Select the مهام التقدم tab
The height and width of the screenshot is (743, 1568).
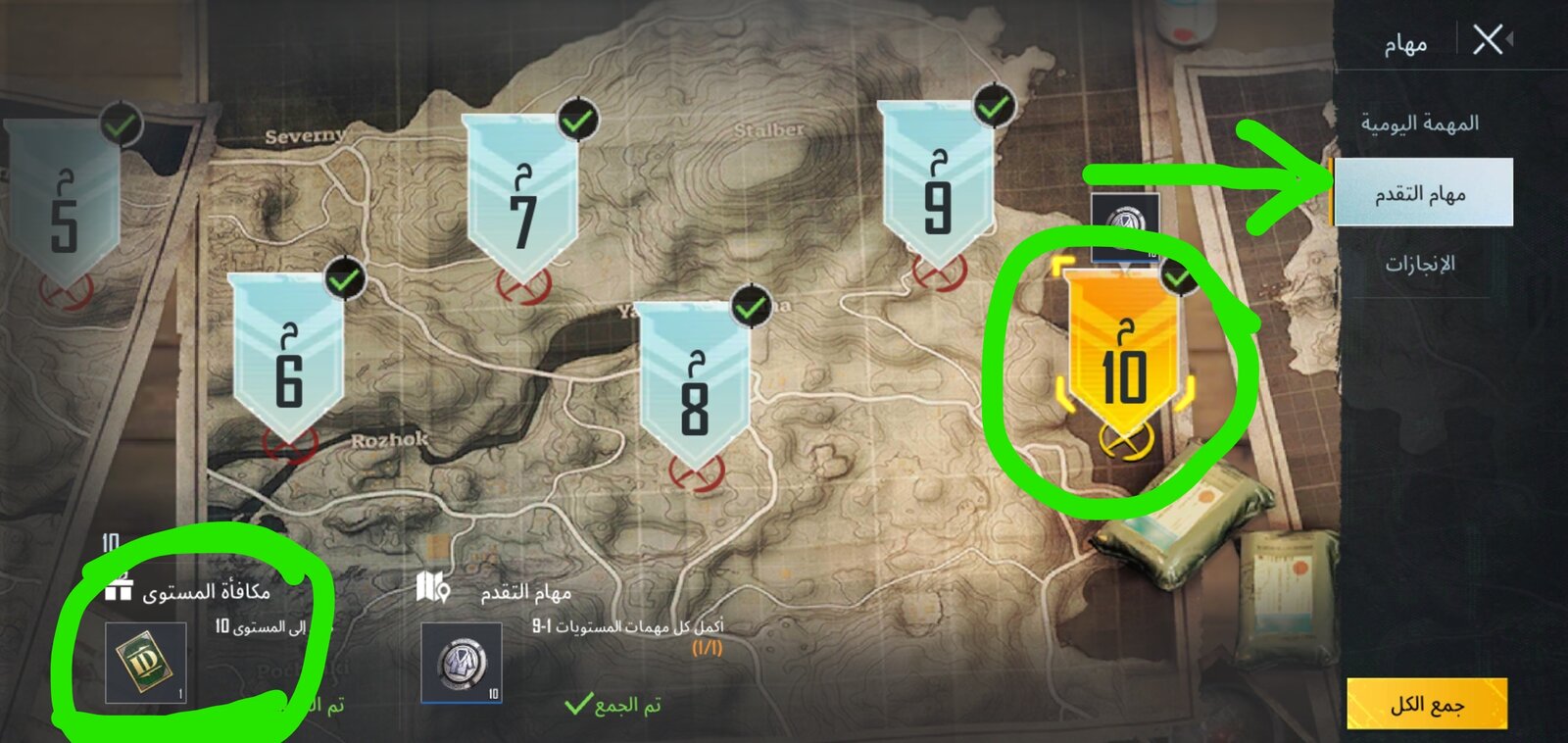(1421, 193)
